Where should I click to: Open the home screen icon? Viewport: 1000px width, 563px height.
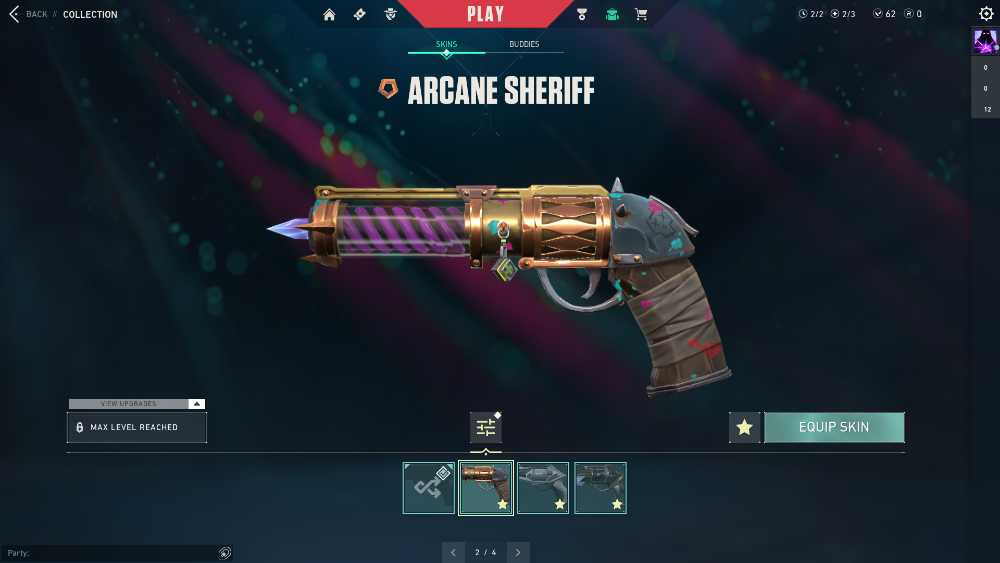329,14
